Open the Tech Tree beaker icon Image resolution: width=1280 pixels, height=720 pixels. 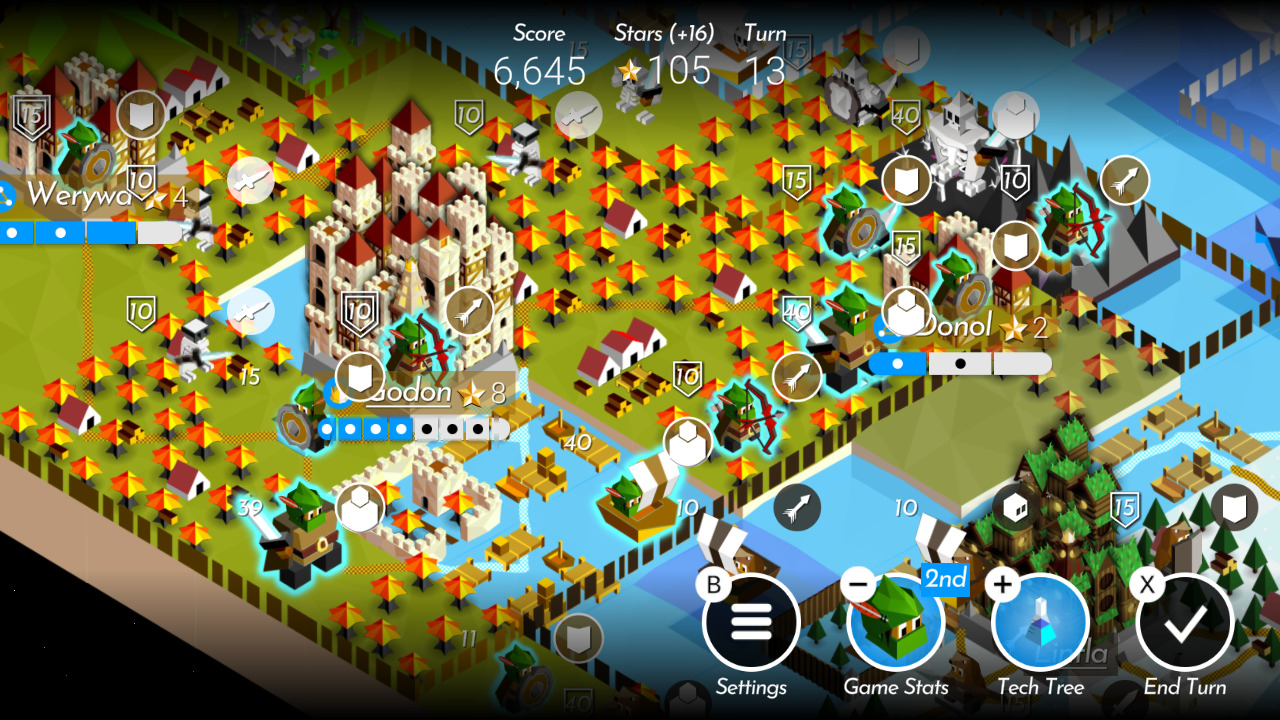coord(1041,621)
